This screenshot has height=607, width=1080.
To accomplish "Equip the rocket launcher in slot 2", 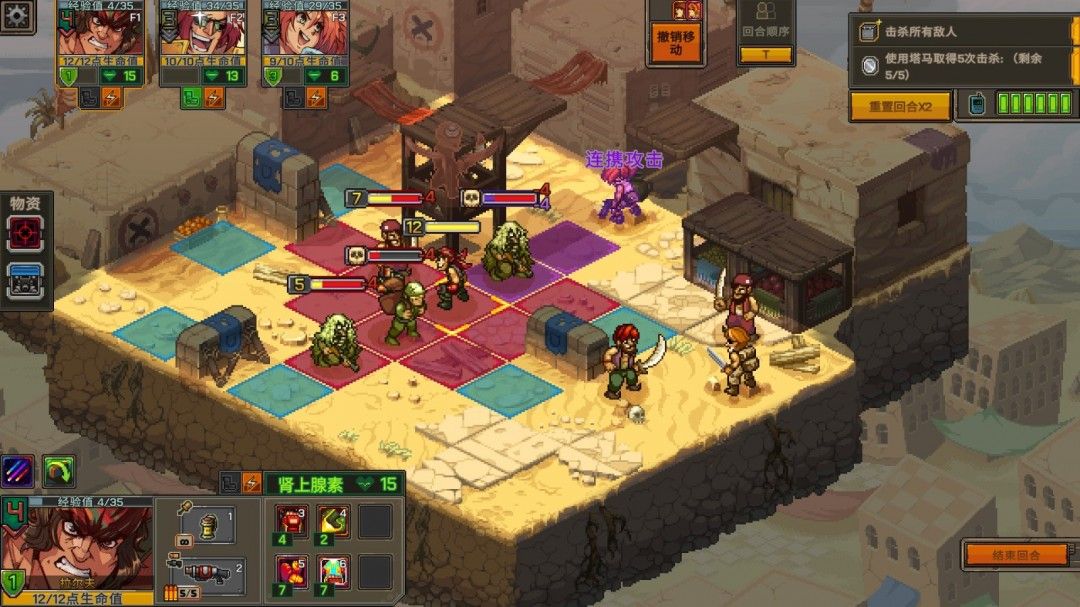I will [x=204, y=574].
